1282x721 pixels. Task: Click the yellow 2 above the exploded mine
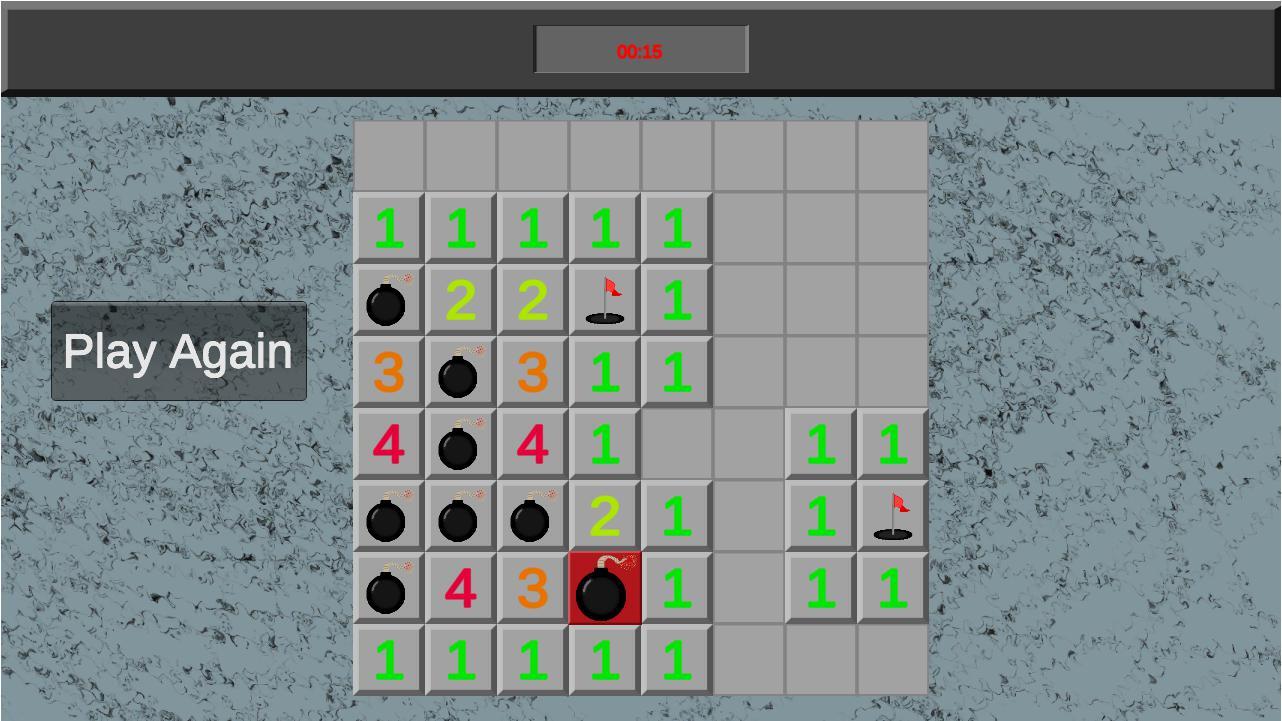(604, 517)
